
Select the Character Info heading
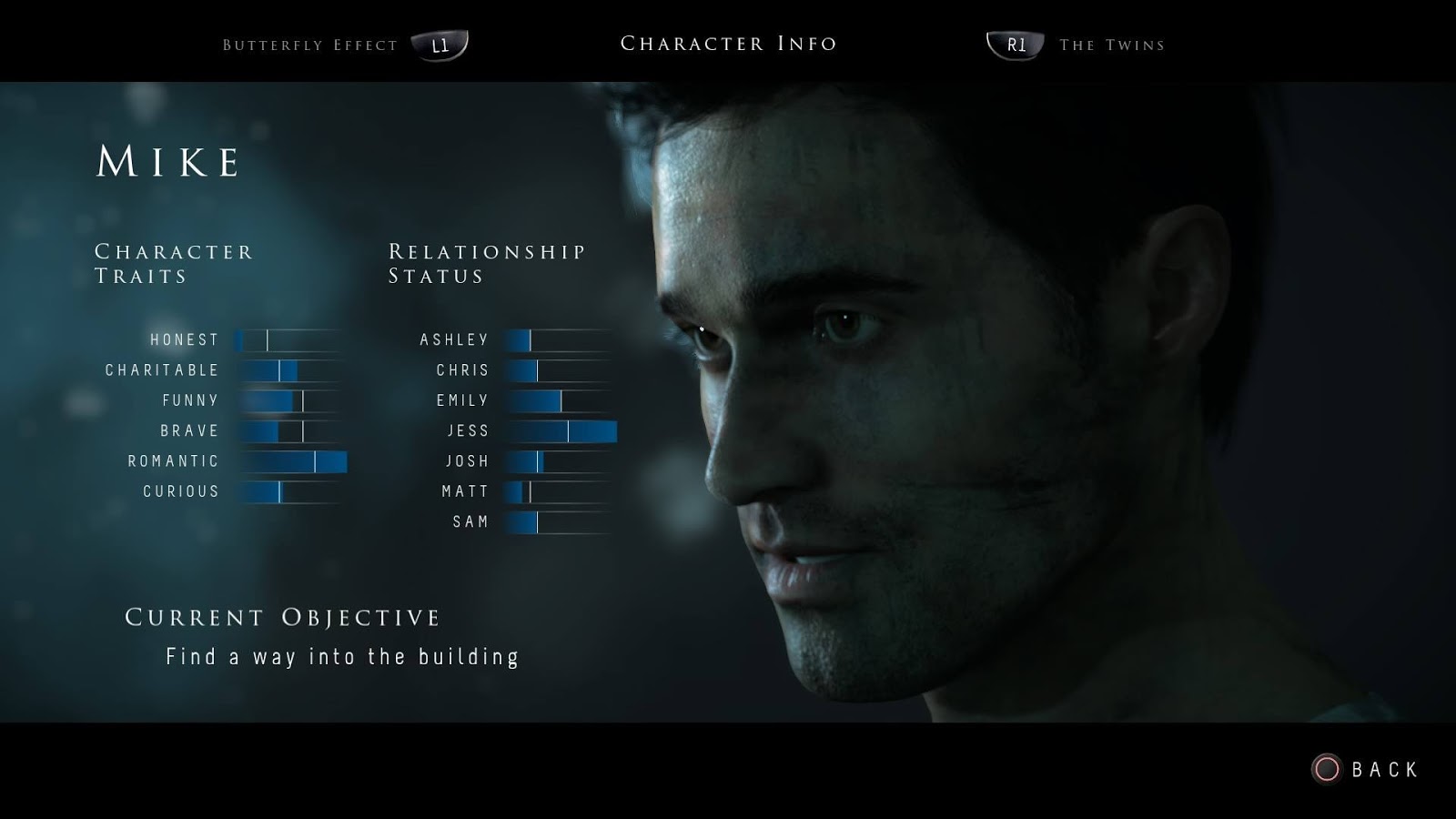(728, 43)
